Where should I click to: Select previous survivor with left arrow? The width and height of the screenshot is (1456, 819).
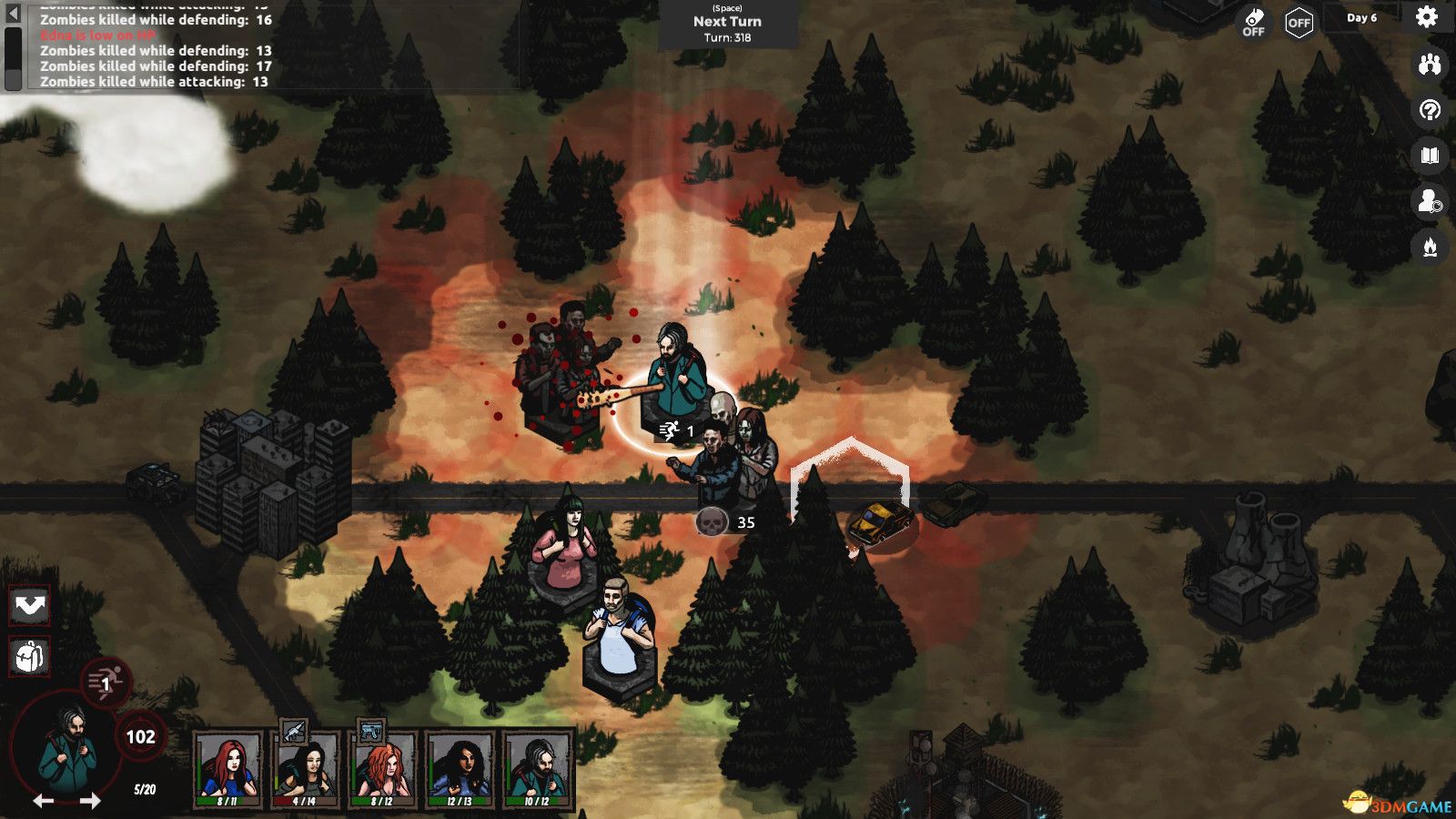(43, 801)
